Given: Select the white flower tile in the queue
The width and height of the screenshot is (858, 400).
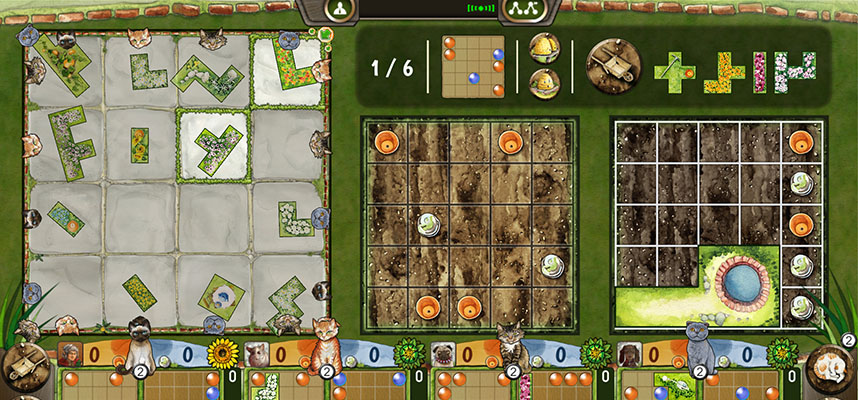Looking at the screenshot, I should [794, 72].
